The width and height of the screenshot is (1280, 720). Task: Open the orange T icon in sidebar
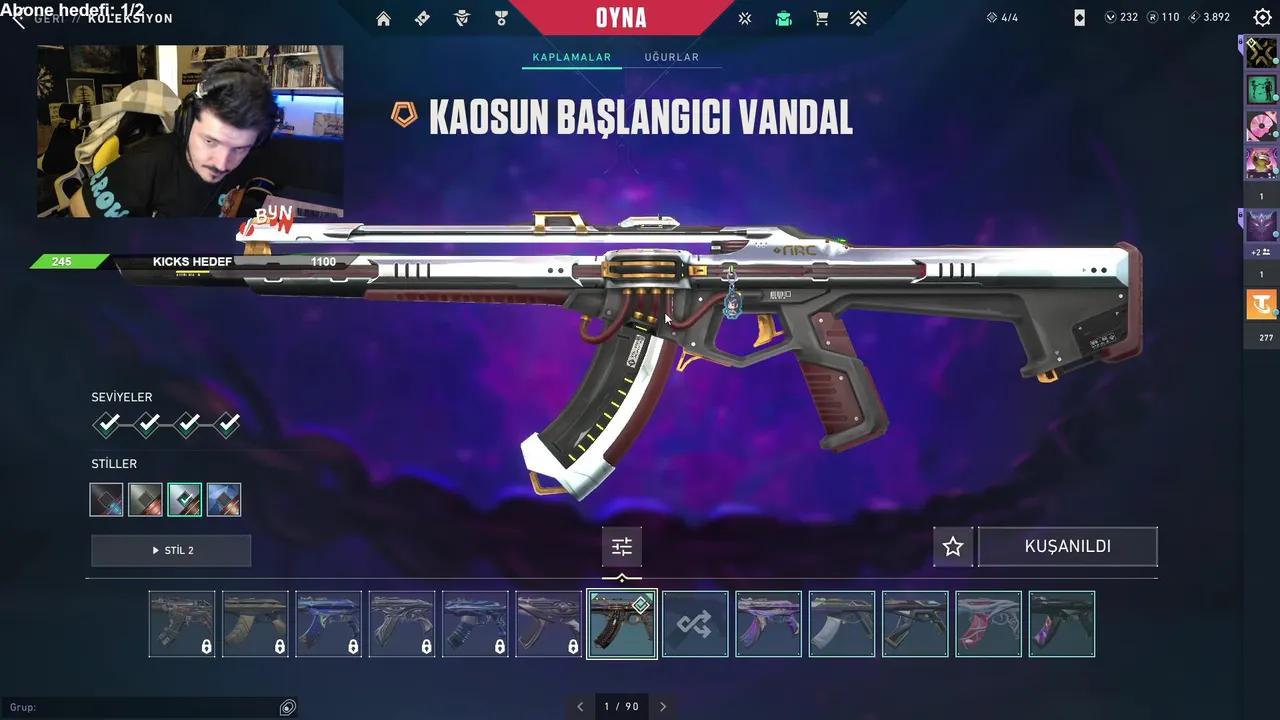click(x=1261, y=304)
